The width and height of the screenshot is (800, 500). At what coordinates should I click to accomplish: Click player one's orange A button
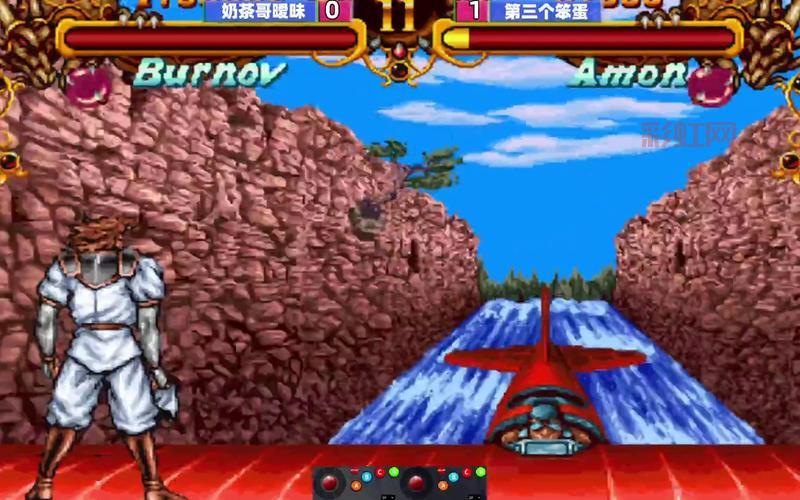click(356, 486)
